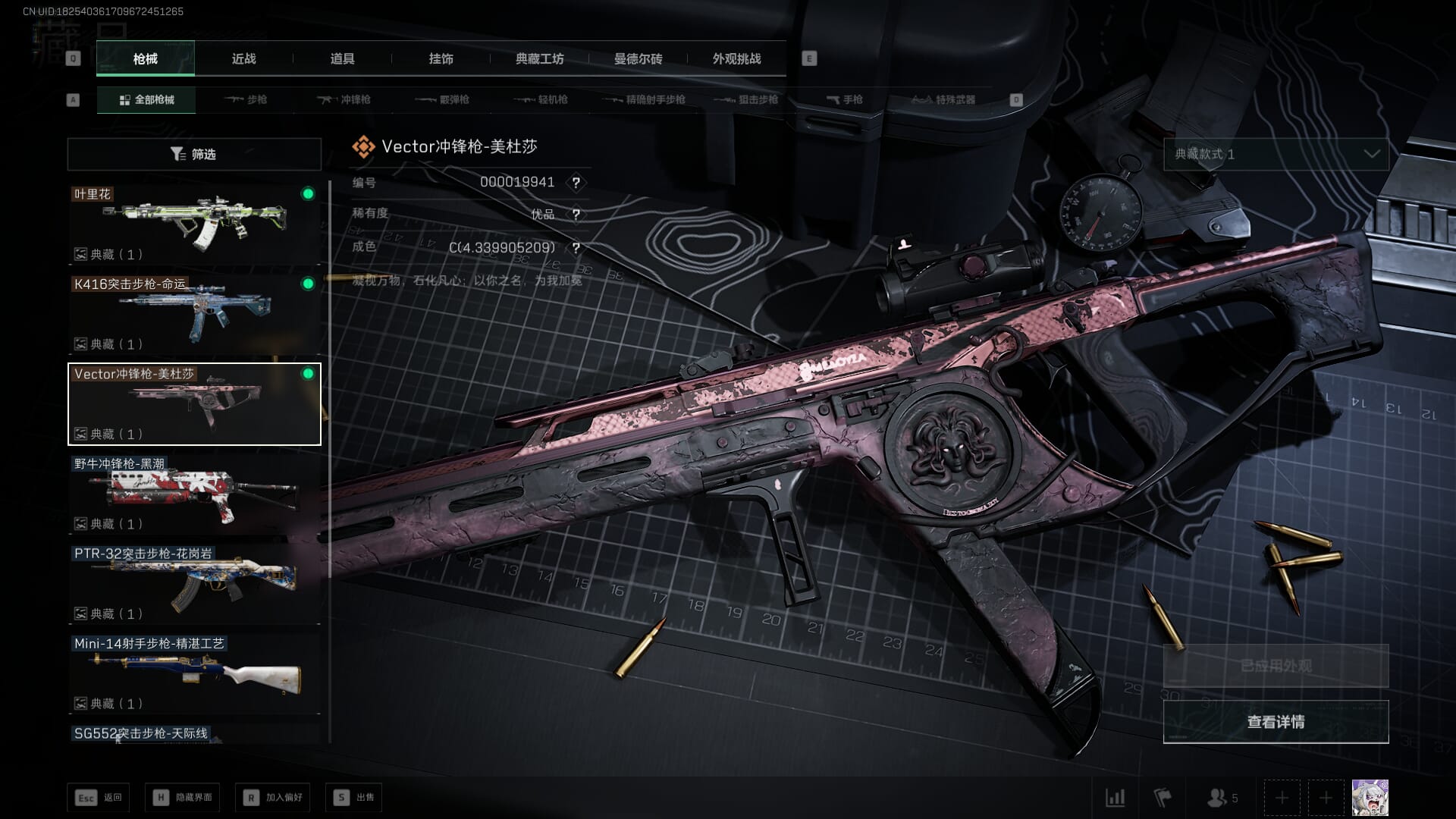Switch to the 外观挑战 tab
Viewport: 1456px width, 819px height.
point(736,59)
